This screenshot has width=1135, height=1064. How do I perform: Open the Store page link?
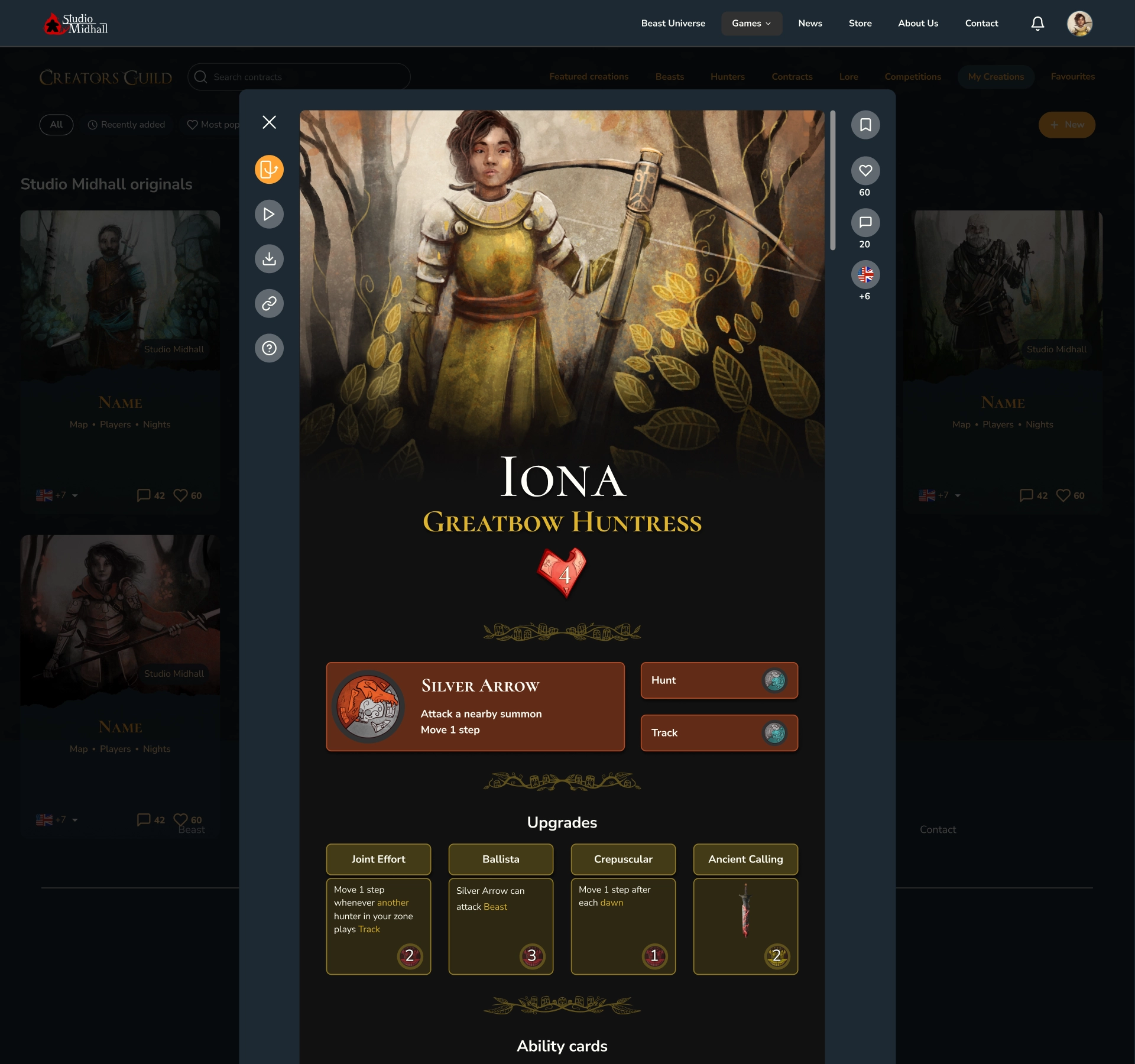click(860, 23)
